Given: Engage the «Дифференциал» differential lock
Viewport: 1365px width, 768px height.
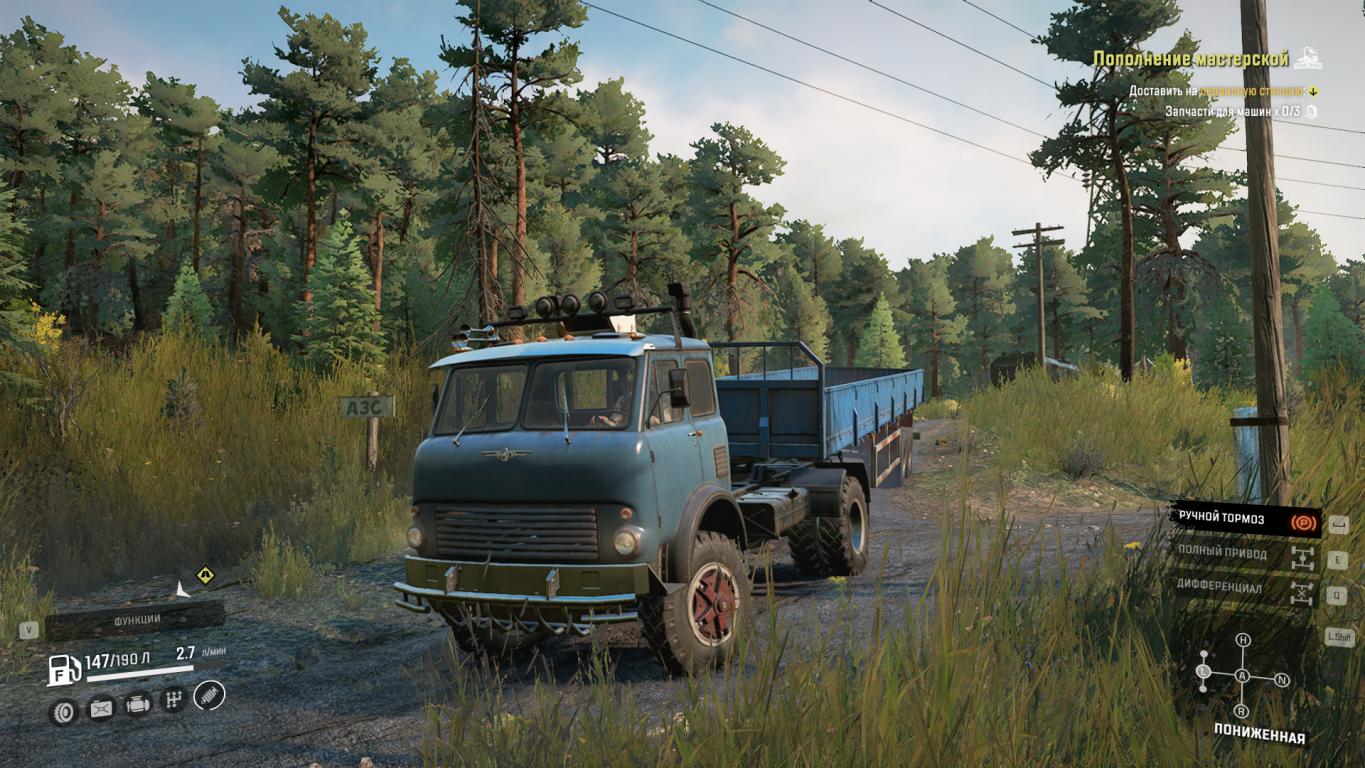Looking at the screenshot, I should point(1244,588).
